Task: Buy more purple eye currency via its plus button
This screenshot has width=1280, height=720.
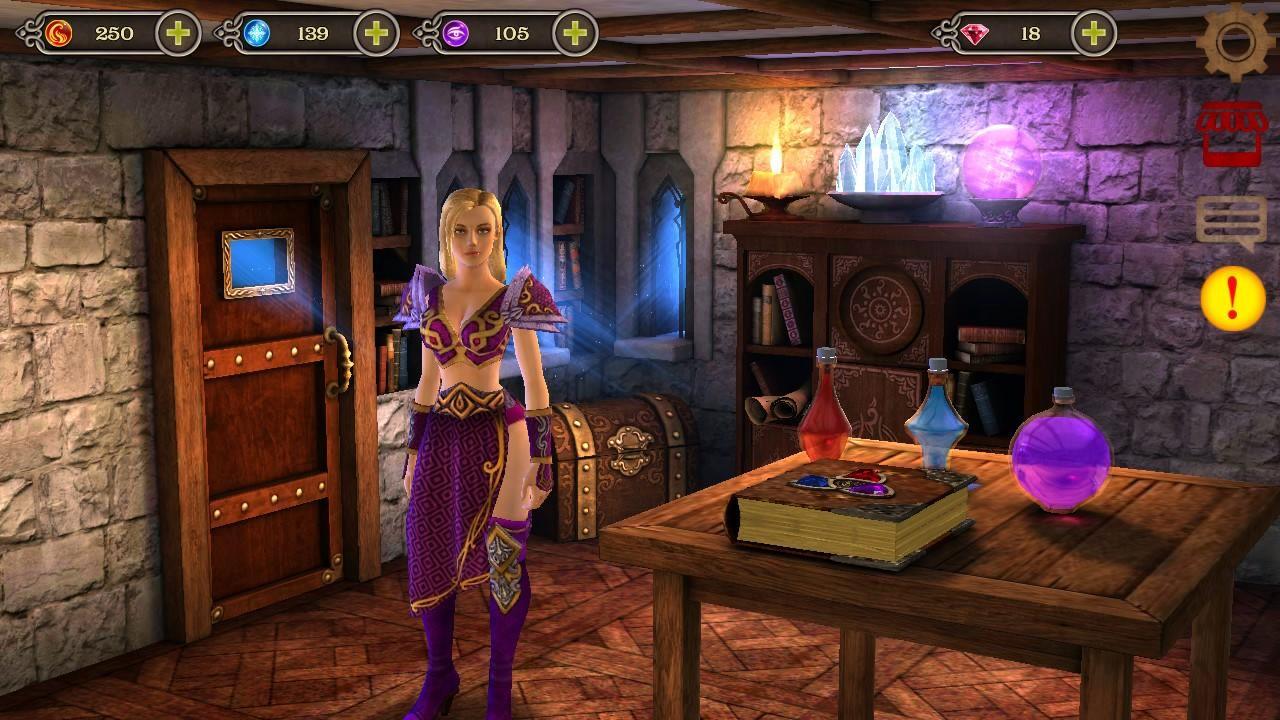Action: (575, 34)
